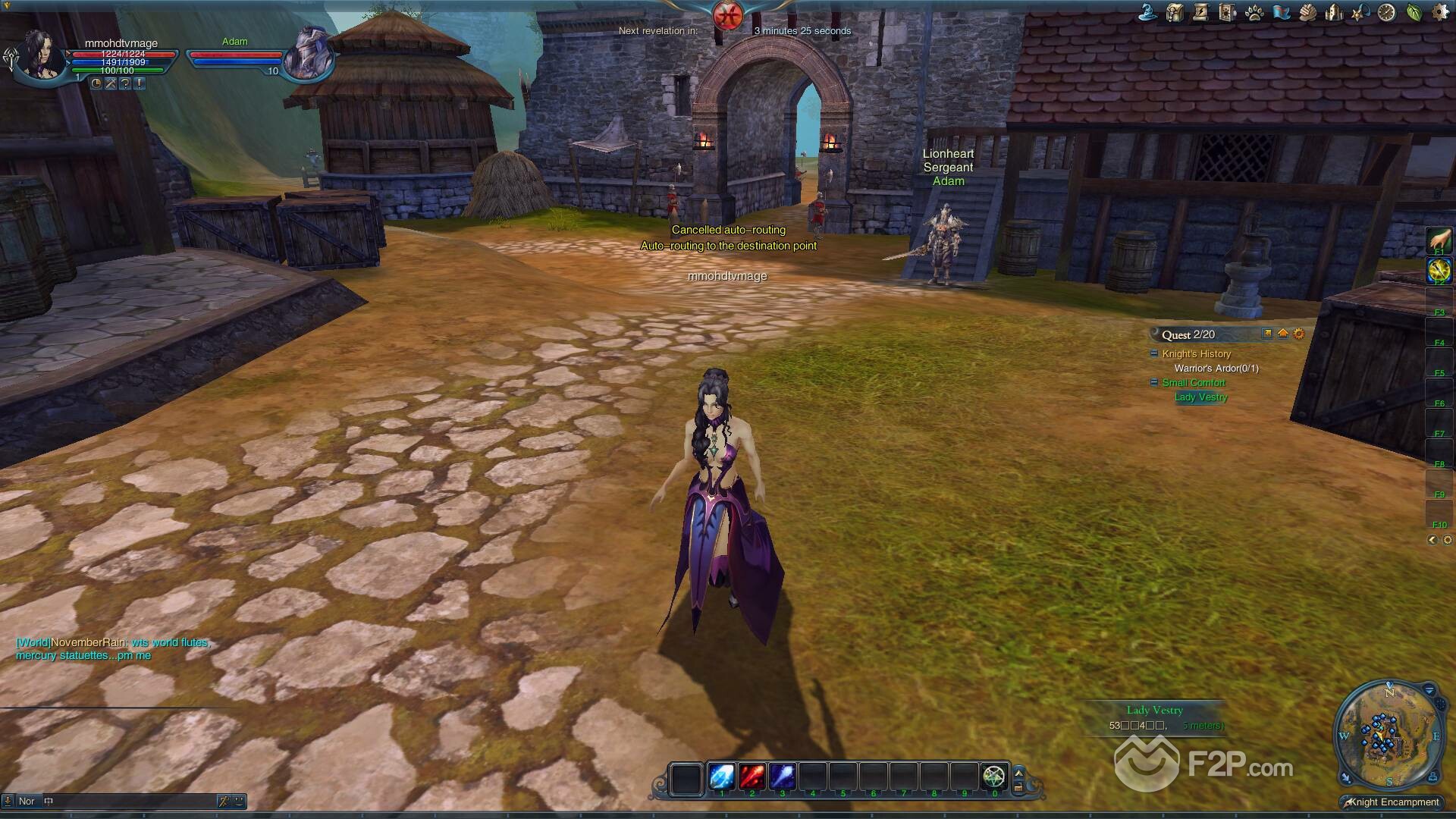Open the backpack inventory icon
The width and height of the screenshot is (1456, 819).
pos(1175,12)
